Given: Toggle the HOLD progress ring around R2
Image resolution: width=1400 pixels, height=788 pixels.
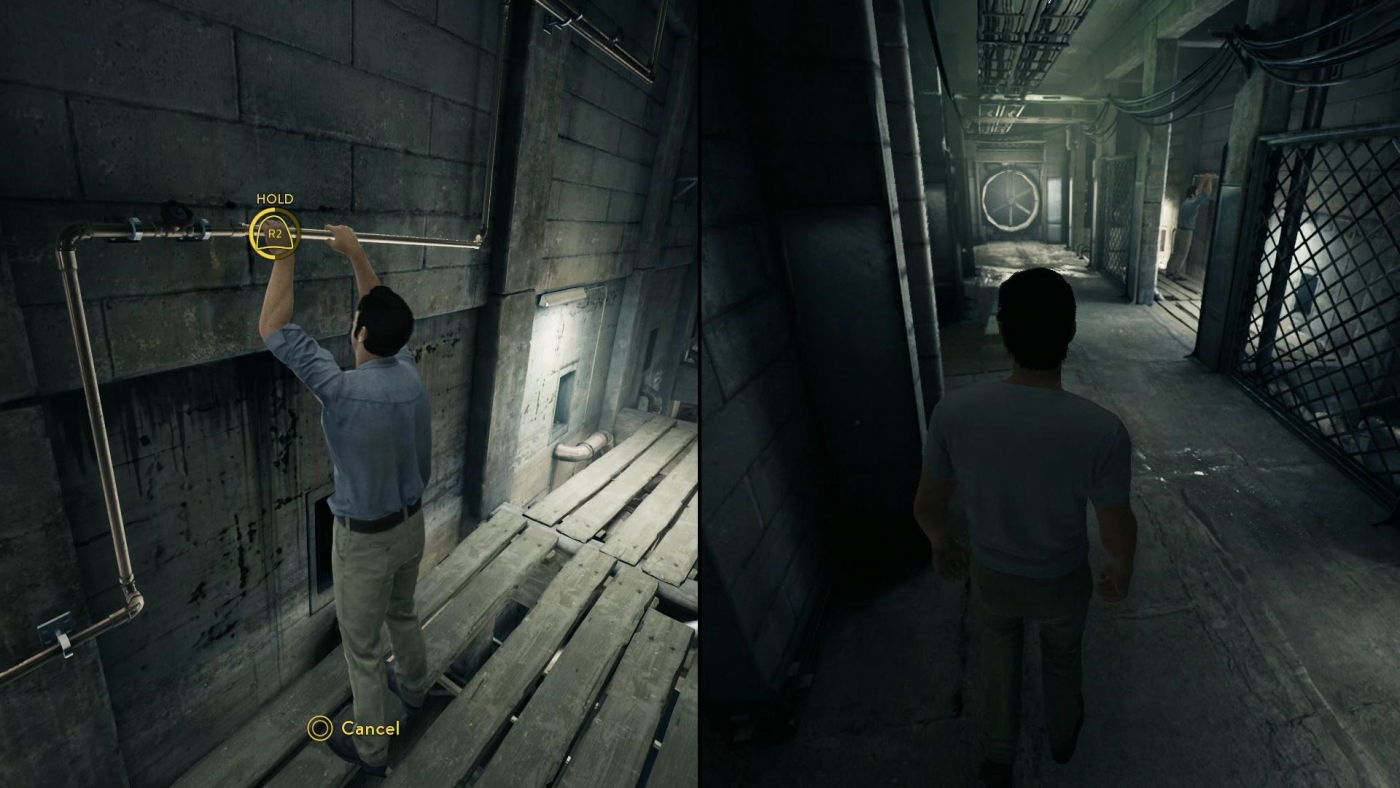Looking at the screenshot, I should pyautogui.click(x=273, y=234).
